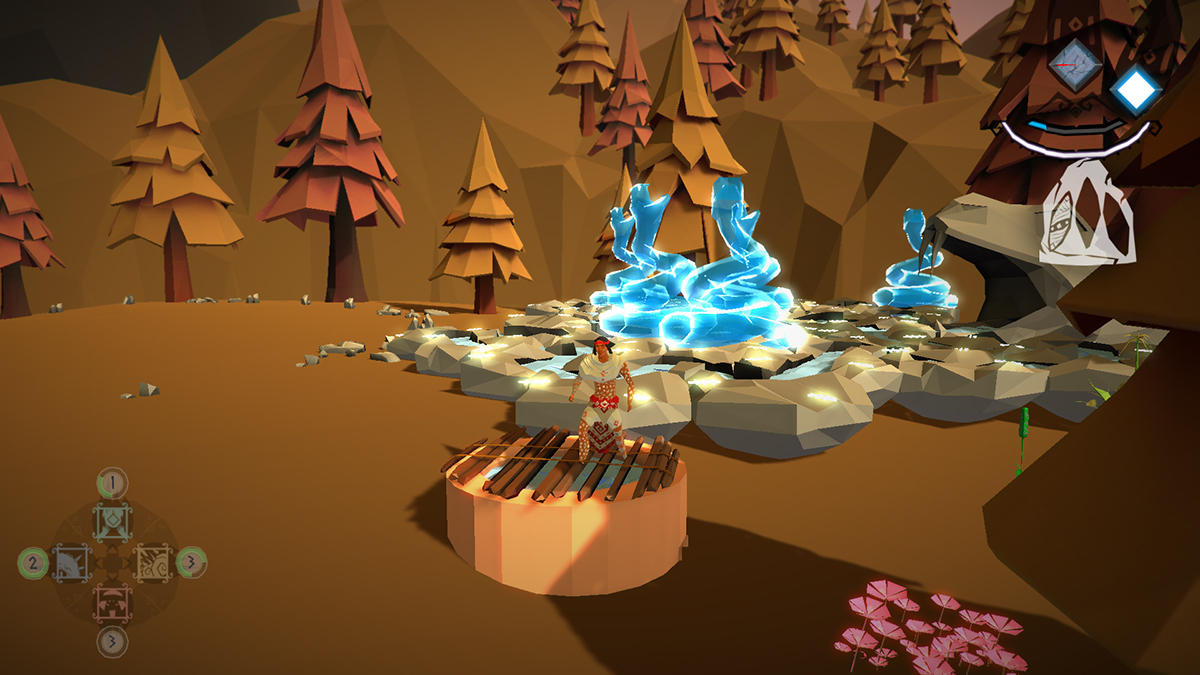Choose the red bottom ability icon
The image size is (1200, 675).
[112, 603]
